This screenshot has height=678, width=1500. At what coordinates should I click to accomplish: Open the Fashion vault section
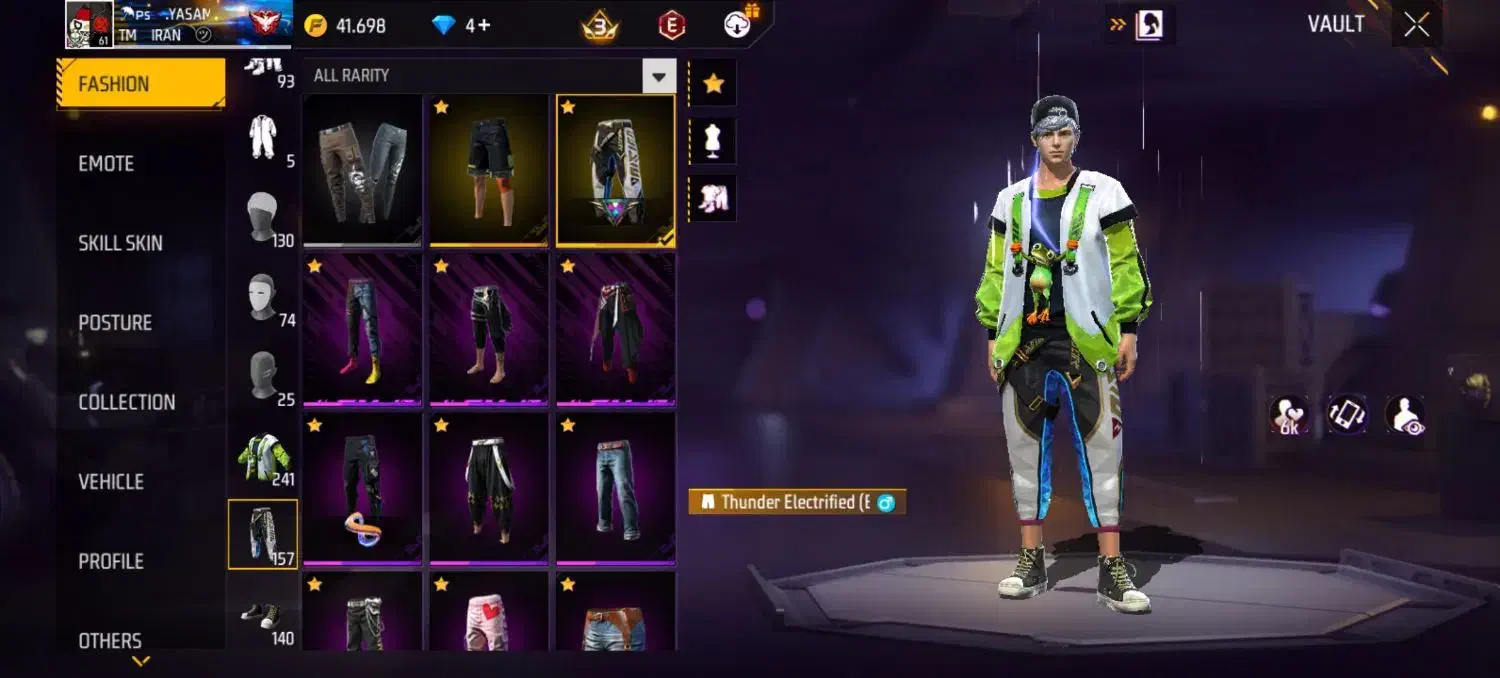pos(140,84)
